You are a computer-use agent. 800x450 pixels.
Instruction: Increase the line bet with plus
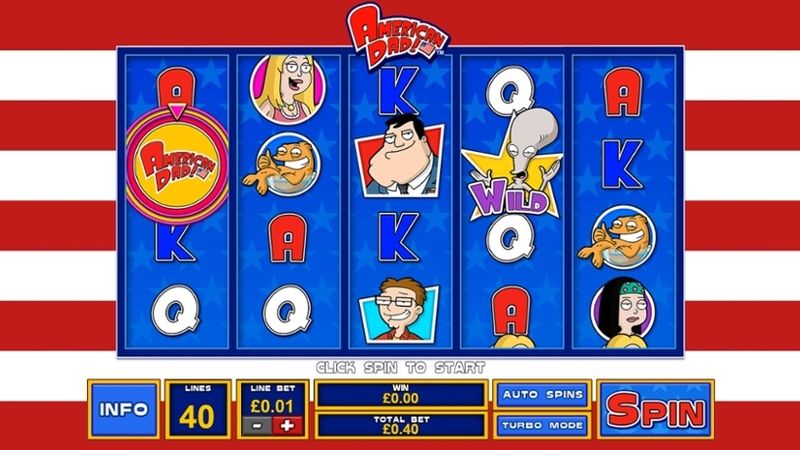pos(290,425)
